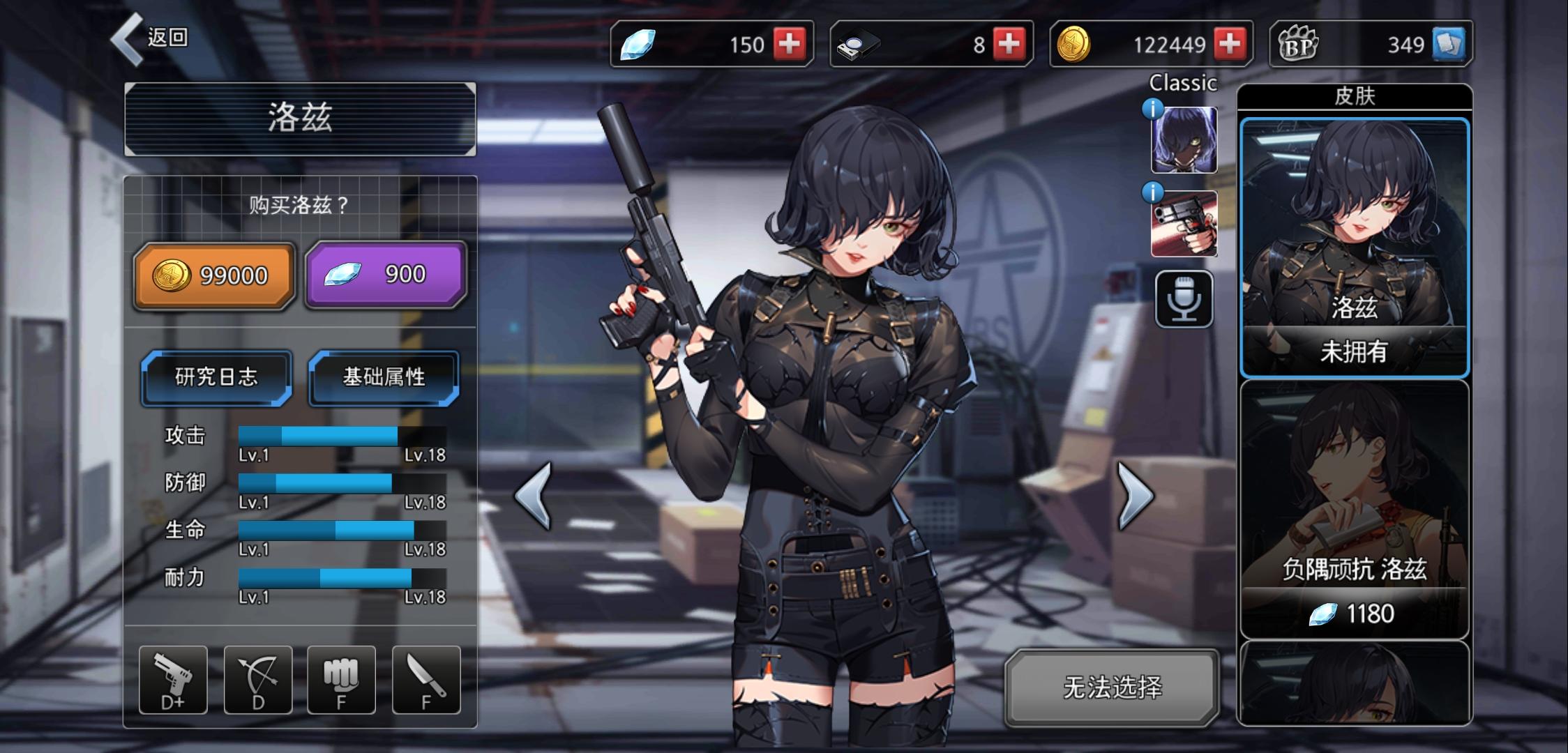Select the fist weapon icon rated F

point(342,680)
